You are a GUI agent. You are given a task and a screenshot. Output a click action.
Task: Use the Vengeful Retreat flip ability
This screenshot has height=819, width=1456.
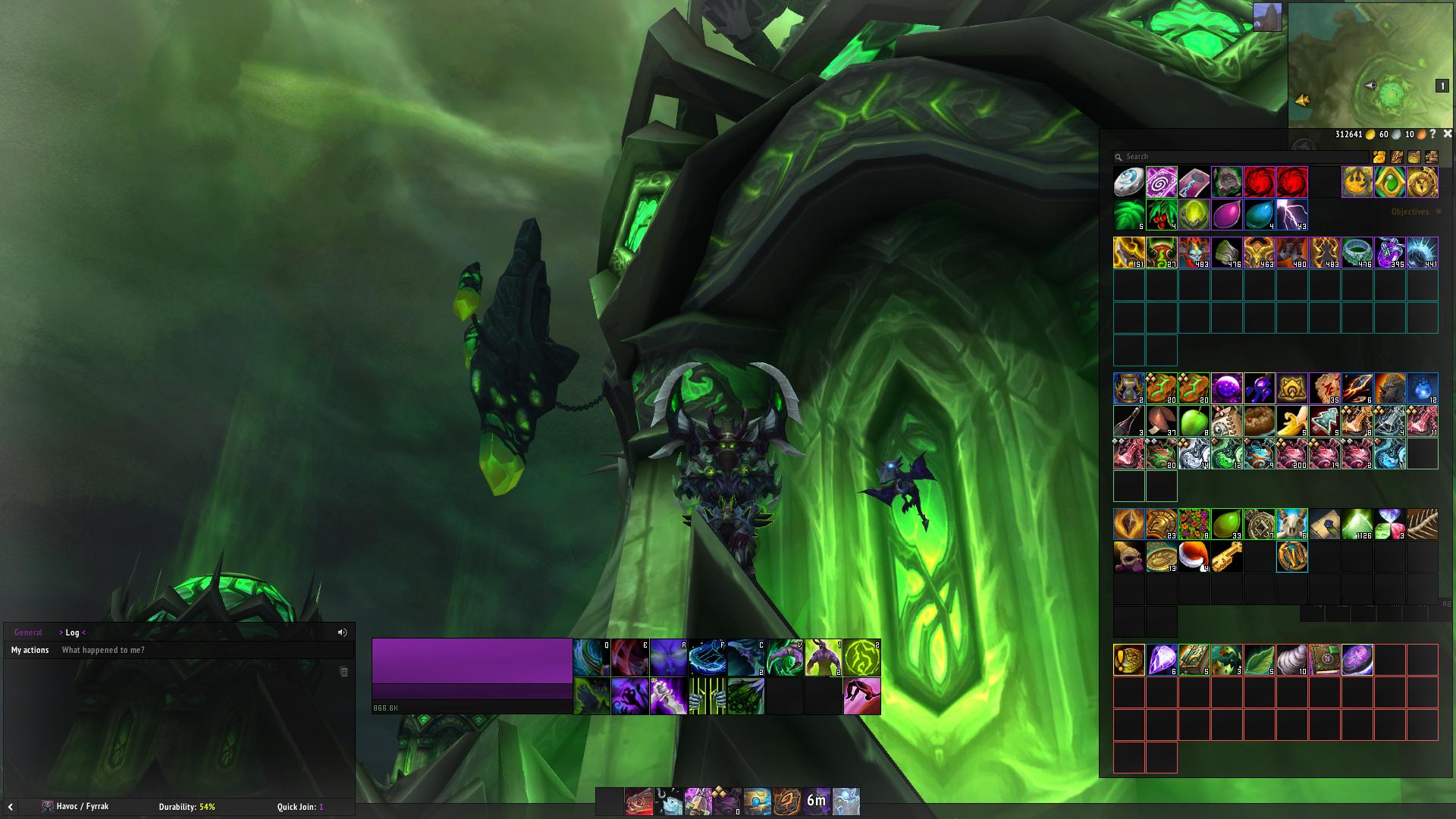pos(863,694)
